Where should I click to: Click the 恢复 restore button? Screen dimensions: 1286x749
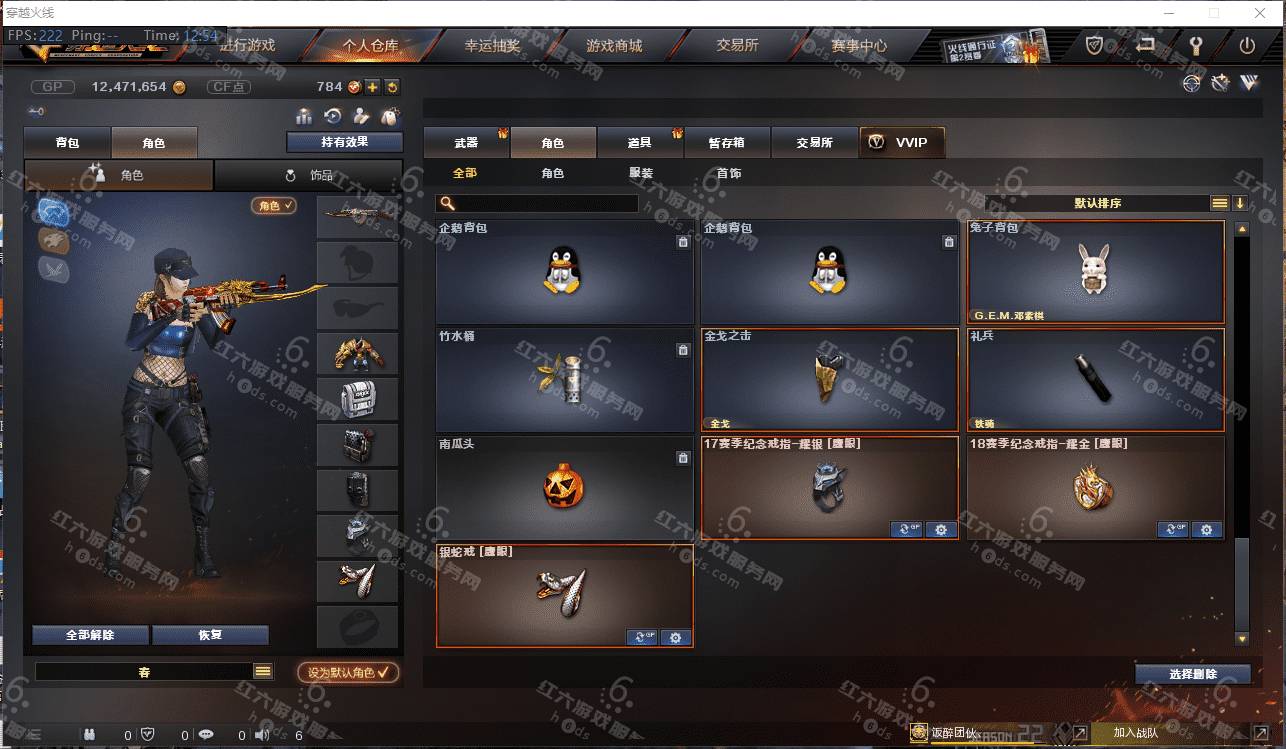(x=210, y=635)
